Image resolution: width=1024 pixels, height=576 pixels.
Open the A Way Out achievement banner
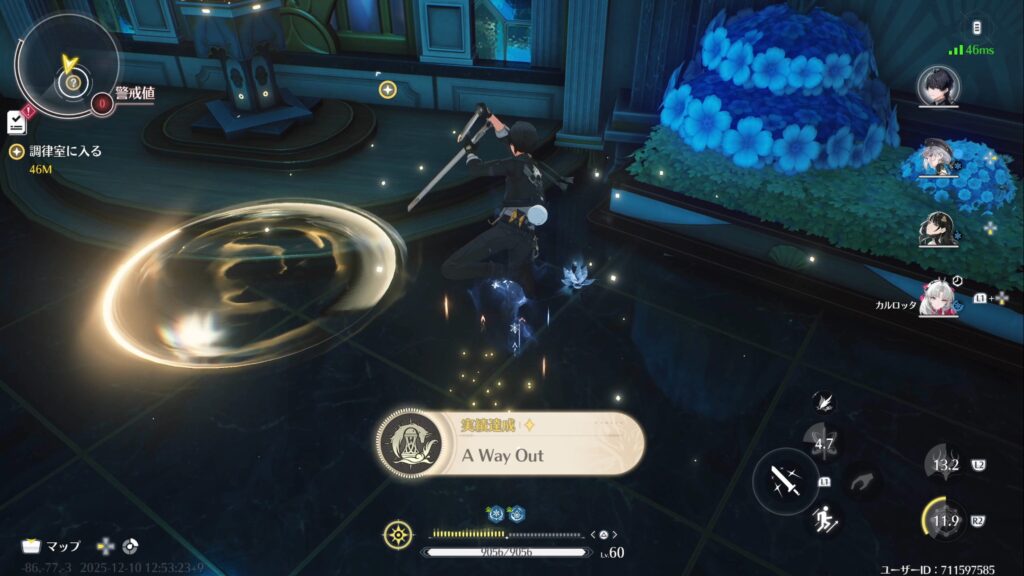(x=510, y=443)
